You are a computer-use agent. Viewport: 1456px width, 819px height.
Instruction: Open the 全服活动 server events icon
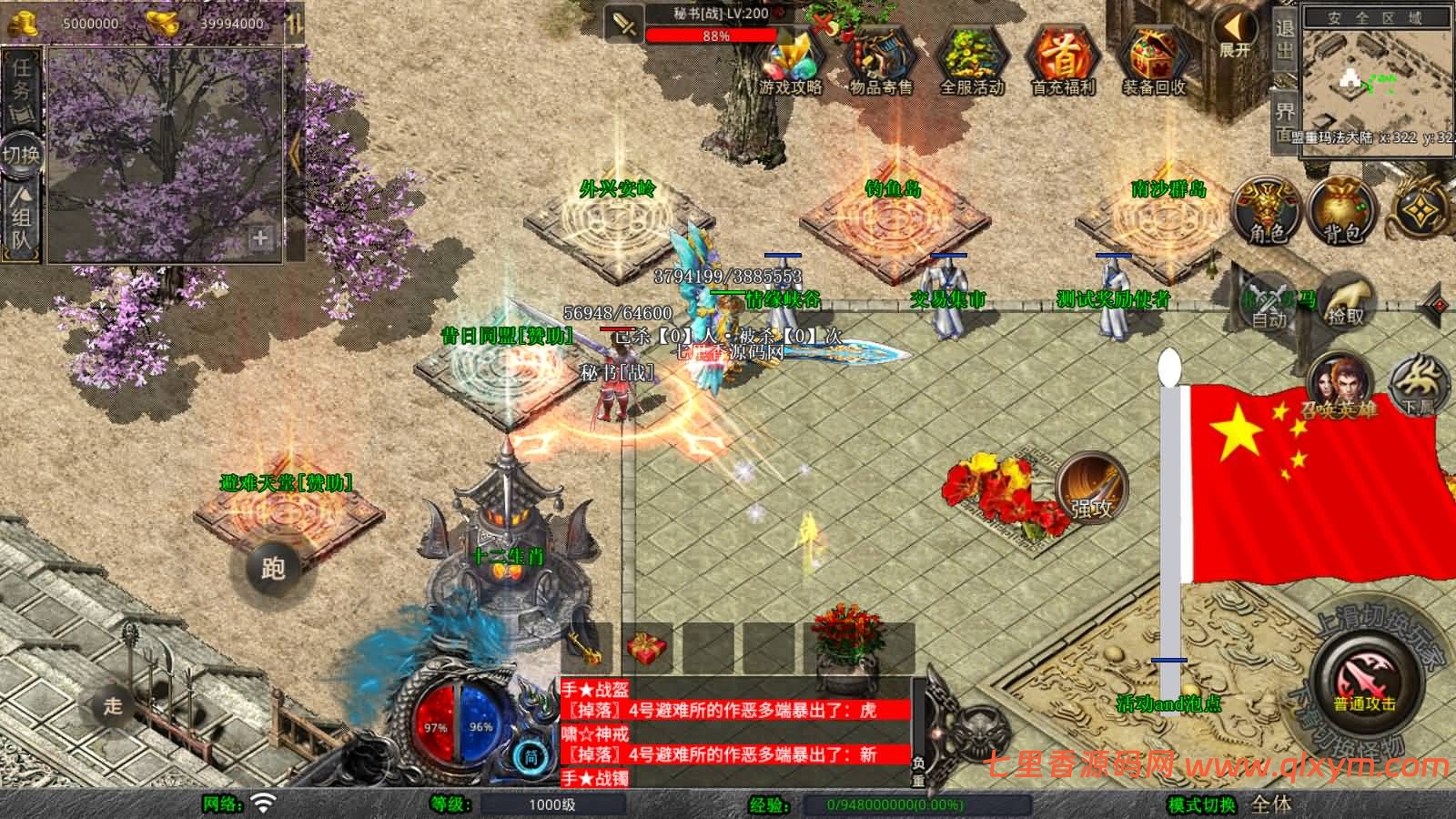[971, 60]
